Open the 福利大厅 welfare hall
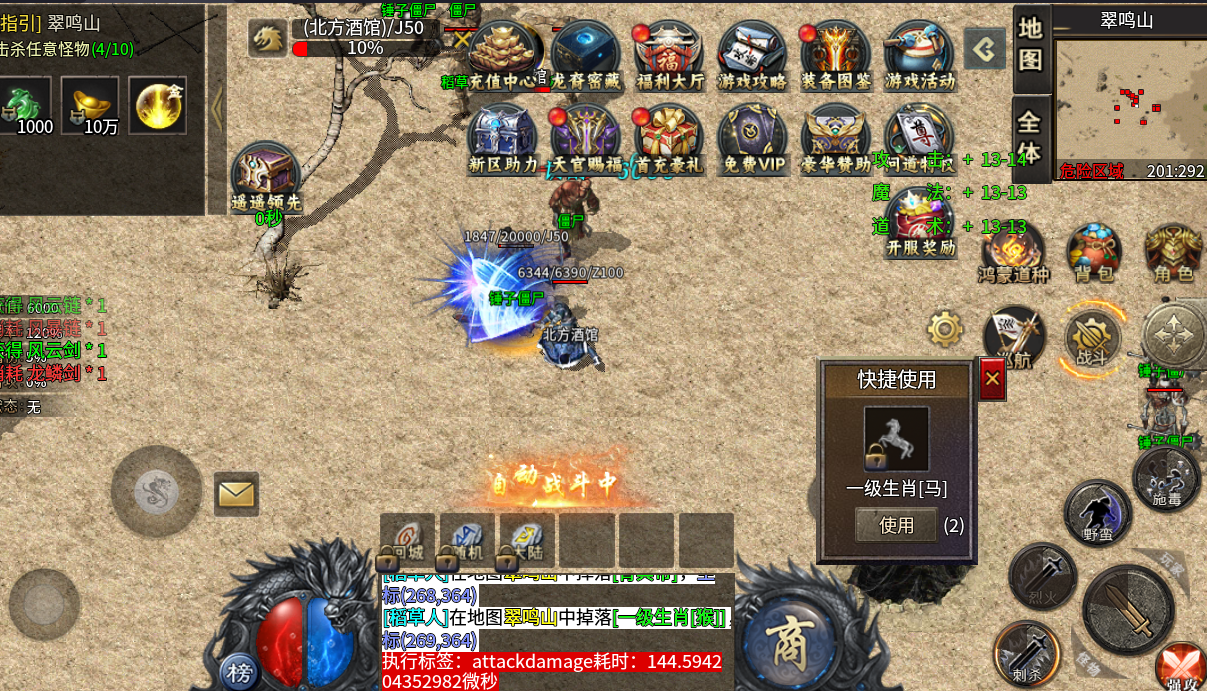1207x691 pixels. [669, 55]
